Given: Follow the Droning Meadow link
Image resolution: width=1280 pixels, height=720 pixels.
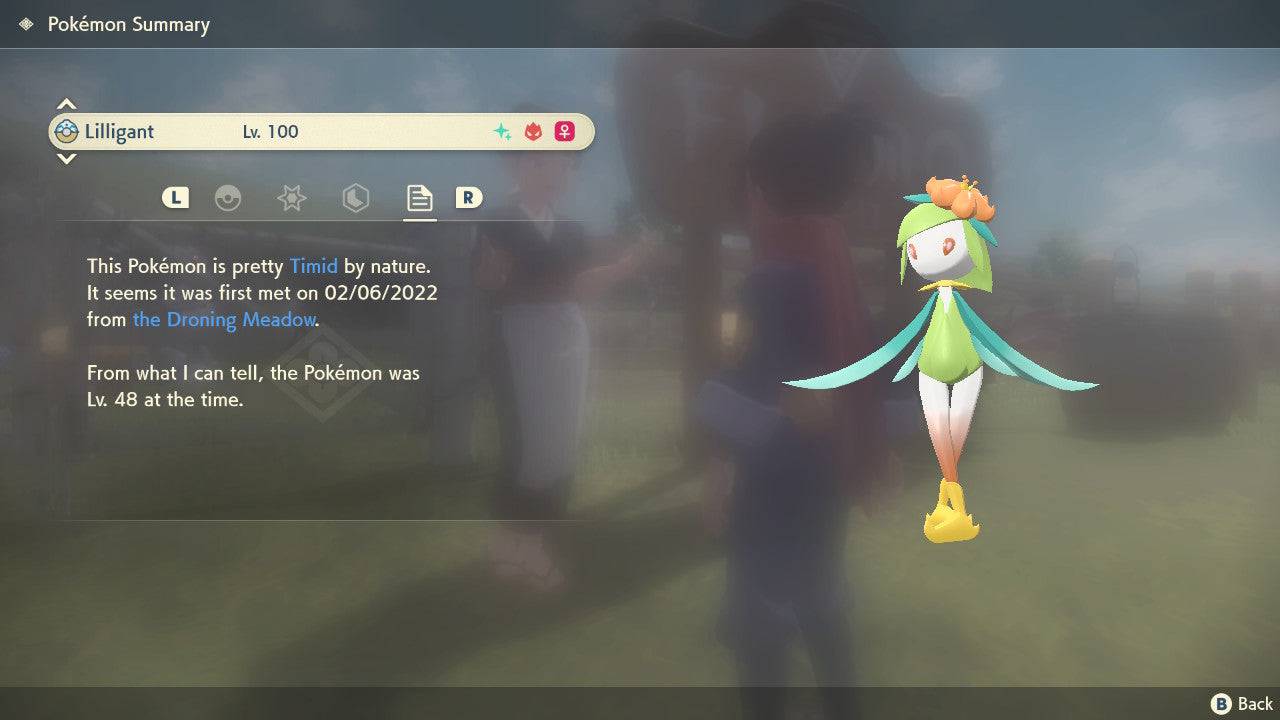Looking at the screenshot, I should pyautogui.click(x=224, y=319).
